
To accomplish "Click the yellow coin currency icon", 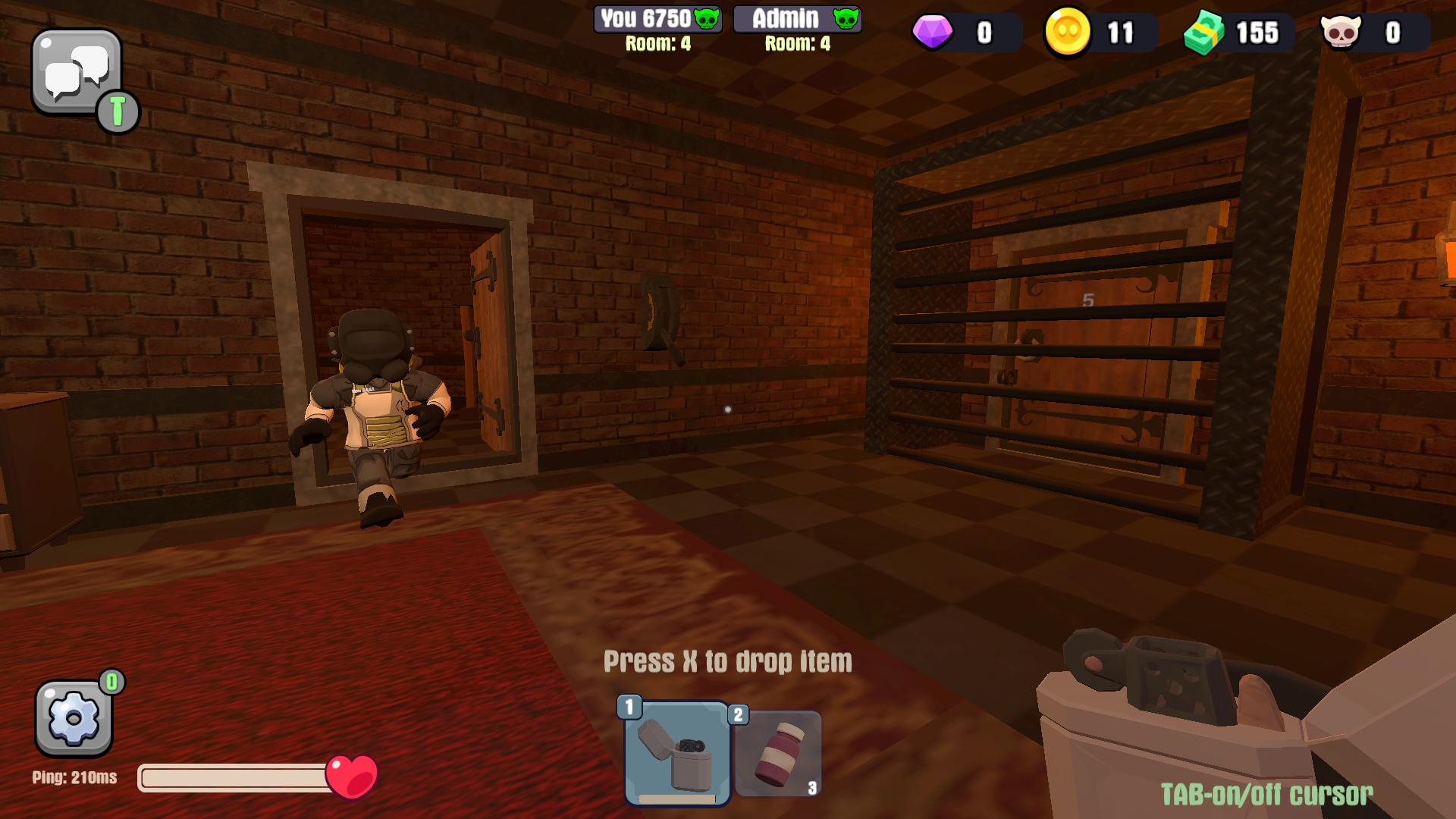I will coord(1068,33).
